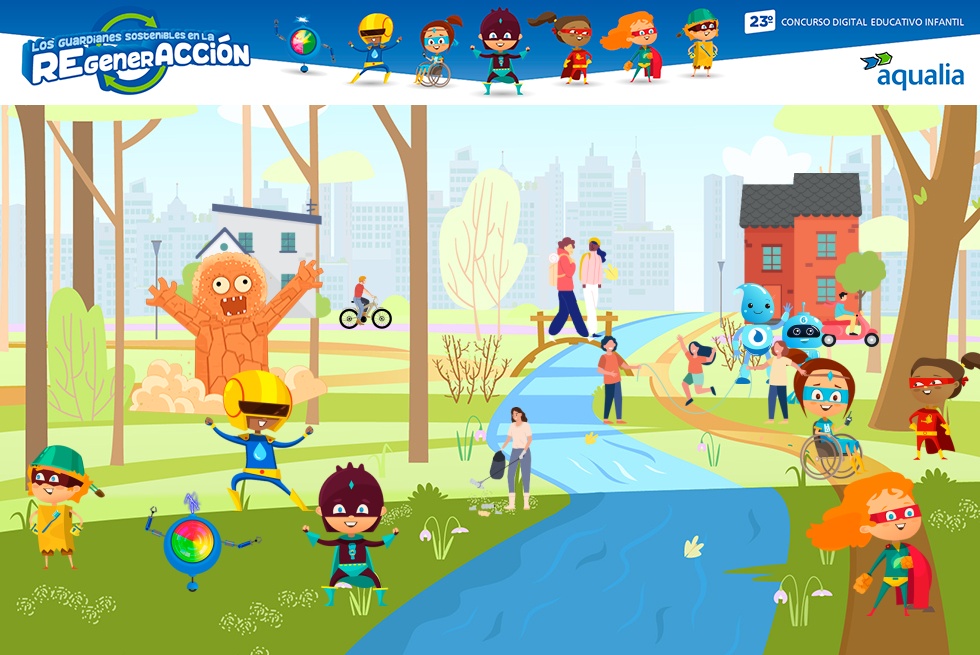Click the REgenerAcción guardians logo
The width and height of the screenshot is (980, 655).
(x=137, y=55)
